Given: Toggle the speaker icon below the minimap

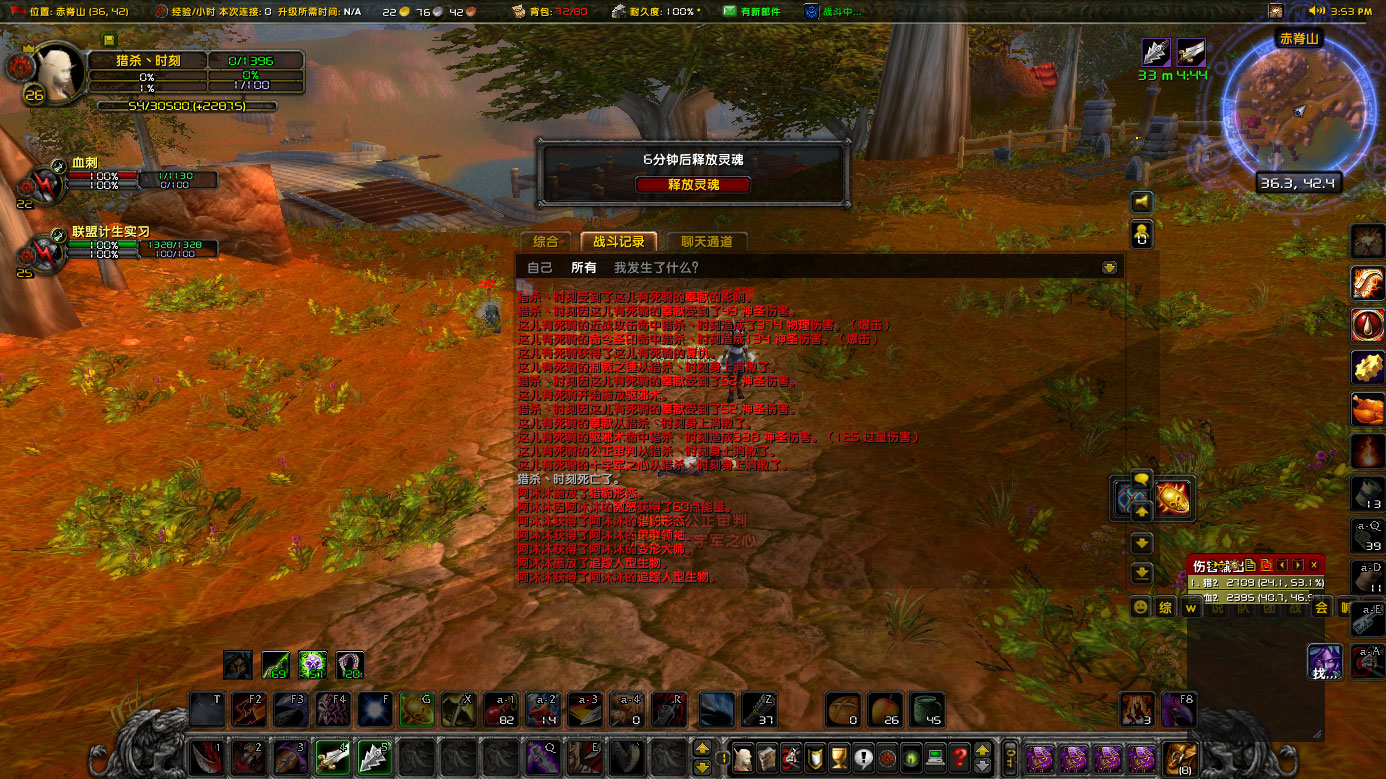Looking at the screenshot, I should click(1141, 201).
